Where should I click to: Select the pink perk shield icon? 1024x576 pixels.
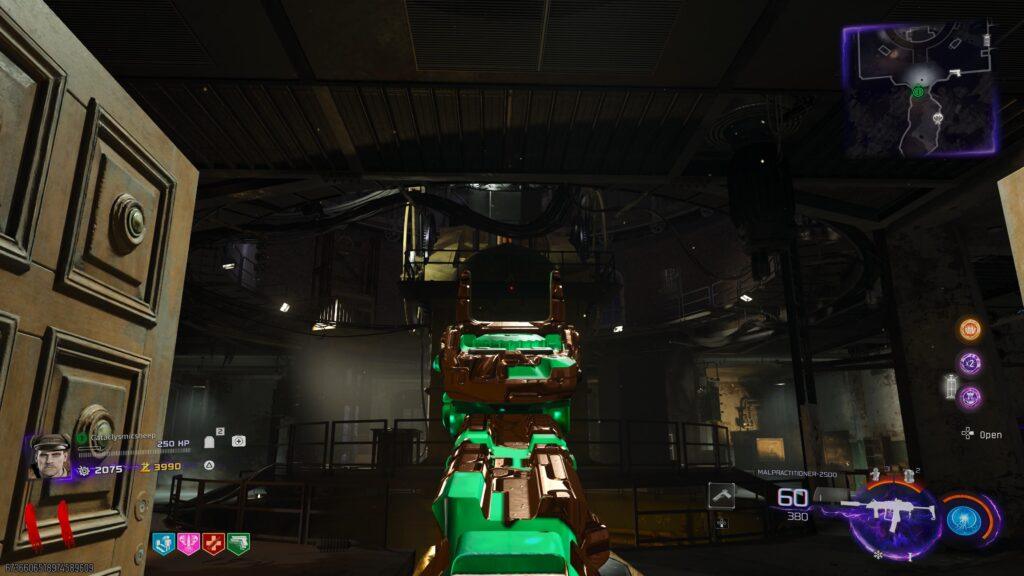coord(188,542)
